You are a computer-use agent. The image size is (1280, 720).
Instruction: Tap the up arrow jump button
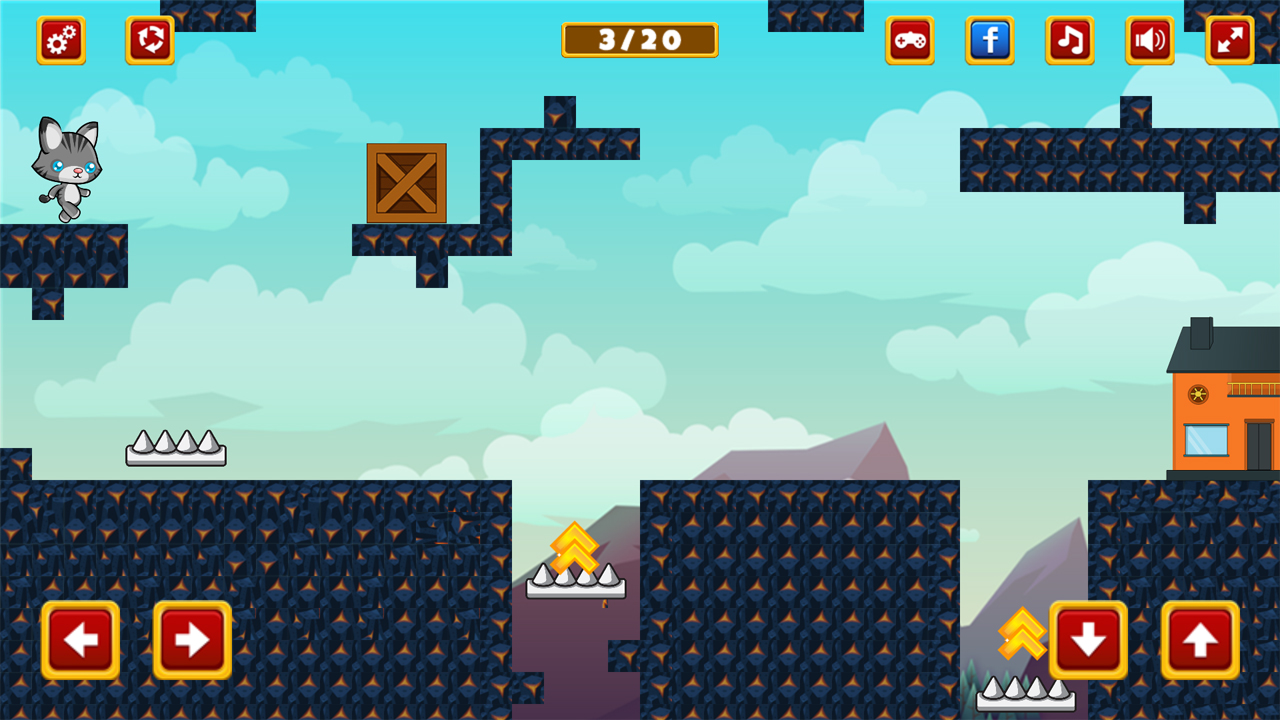[x=1200, y=640]
